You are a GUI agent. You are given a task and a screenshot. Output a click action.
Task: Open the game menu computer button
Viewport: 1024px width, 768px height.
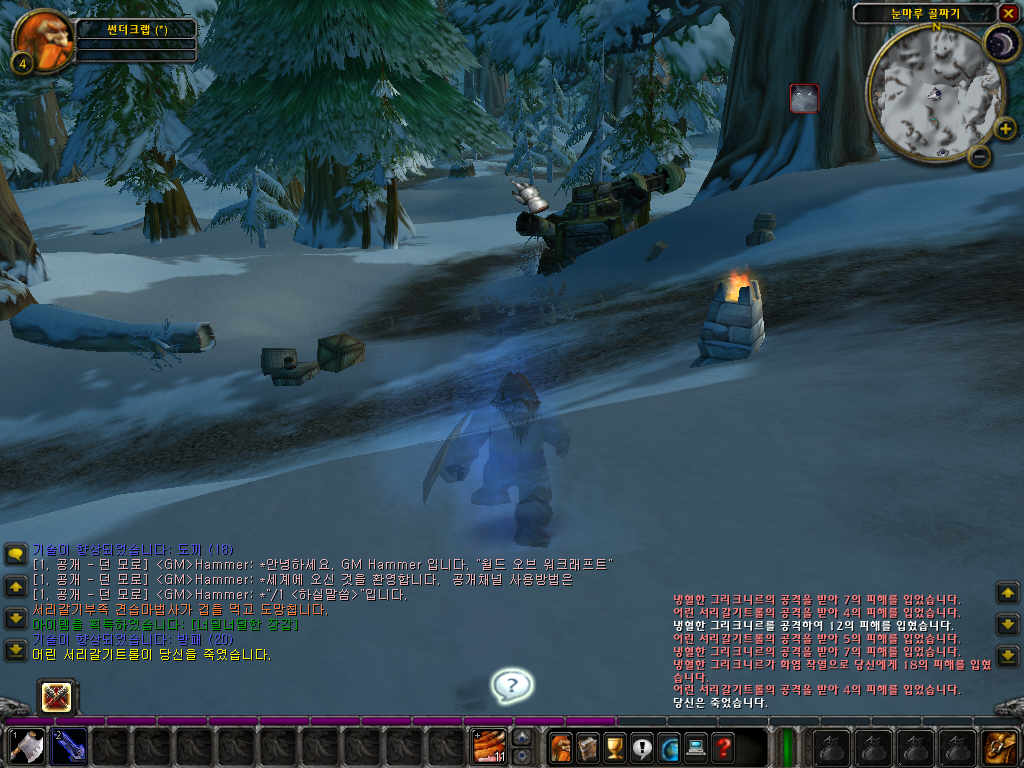(695, 747)
